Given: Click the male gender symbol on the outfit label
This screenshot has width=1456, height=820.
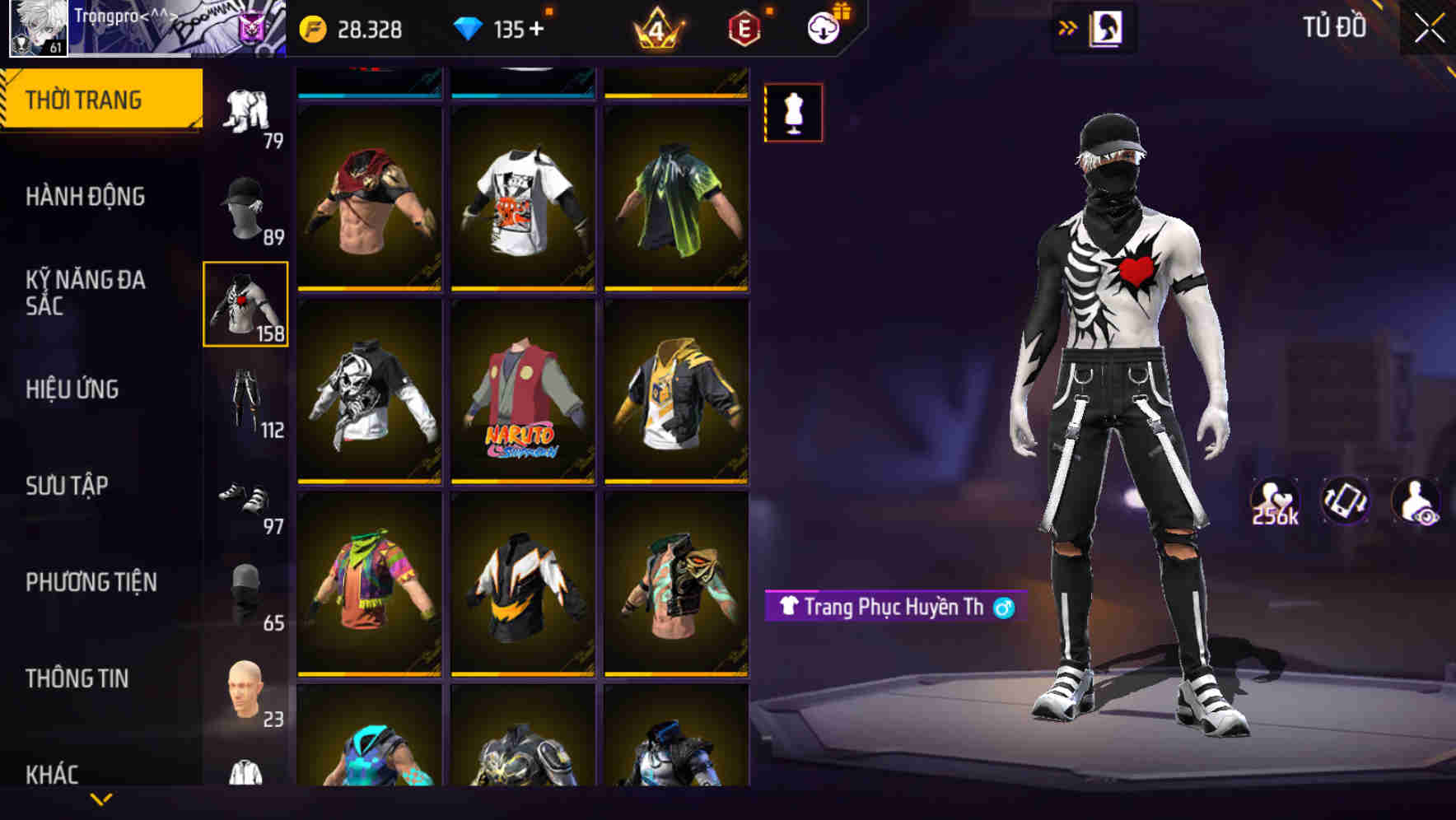Looking at the screenshot, I should pyautogui.click(x=999, y=608).
